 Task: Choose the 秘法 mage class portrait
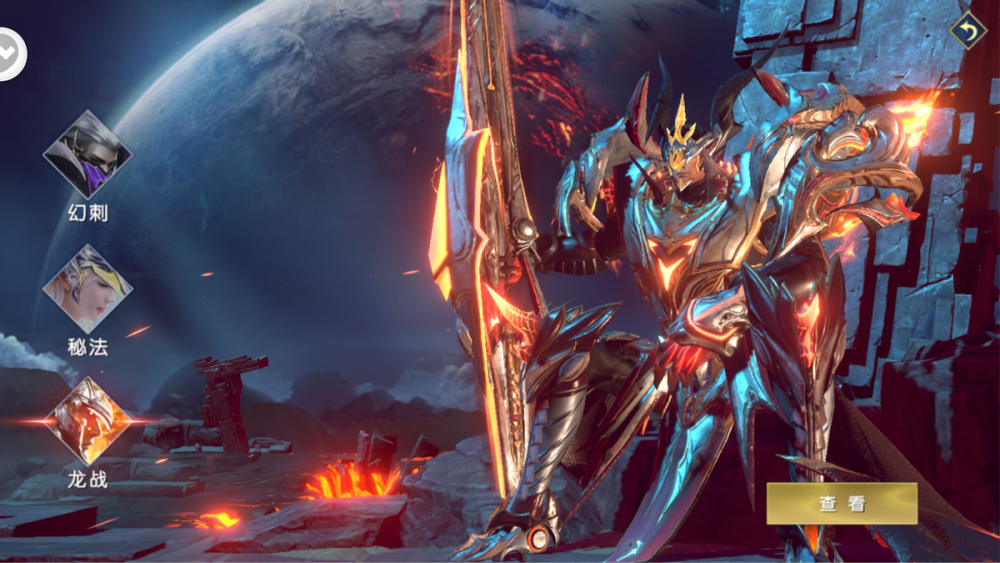tap(87, 288)
